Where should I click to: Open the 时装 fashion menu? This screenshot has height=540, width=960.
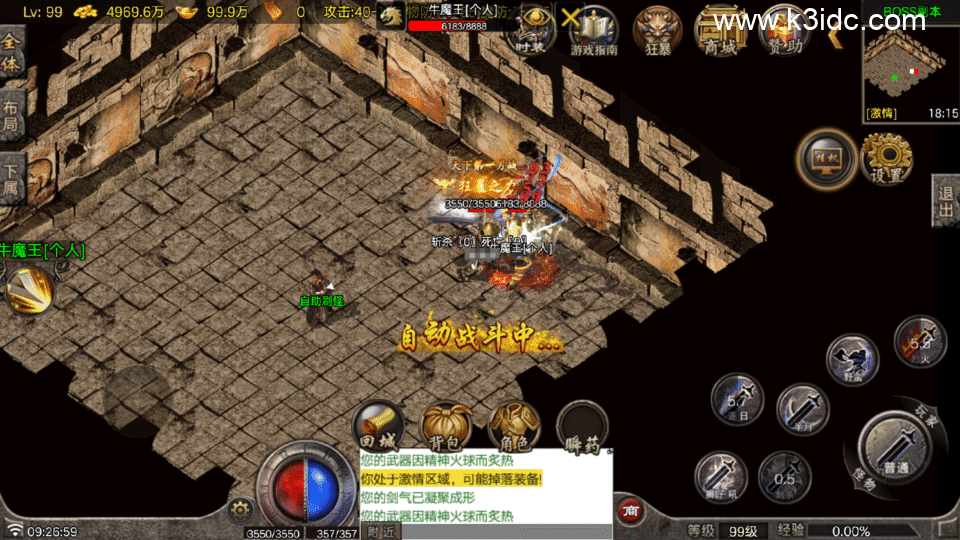click(x=531, y=28)
